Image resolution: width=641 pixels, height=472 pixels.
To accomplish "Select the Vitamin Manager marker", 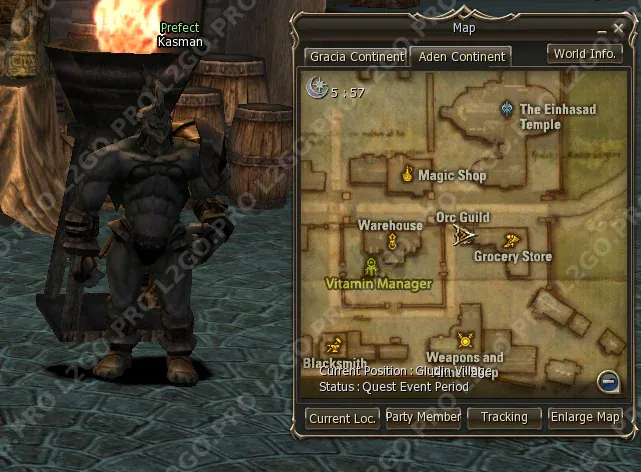I will (371, 266).
